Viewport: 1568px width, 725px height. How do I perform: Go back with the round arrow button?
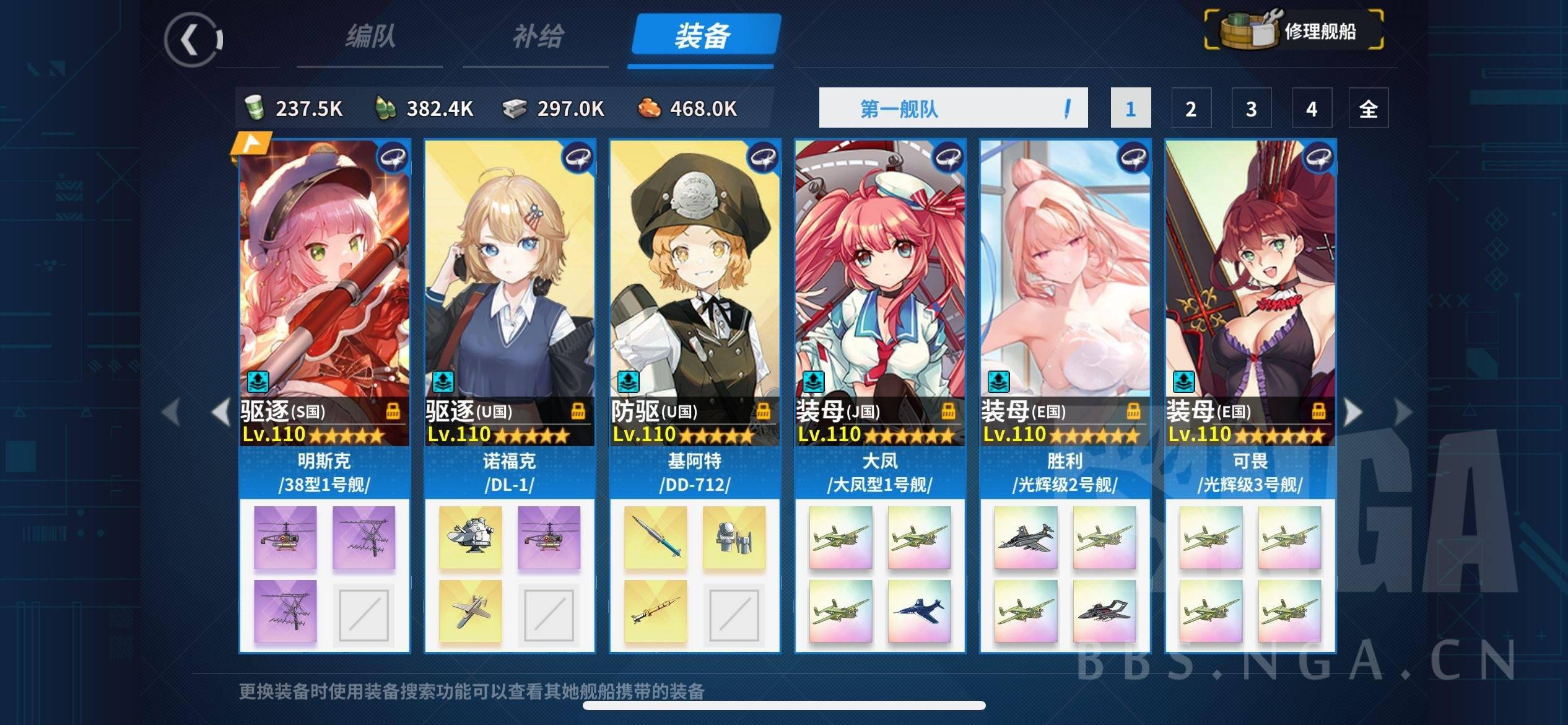pos(193,40)
